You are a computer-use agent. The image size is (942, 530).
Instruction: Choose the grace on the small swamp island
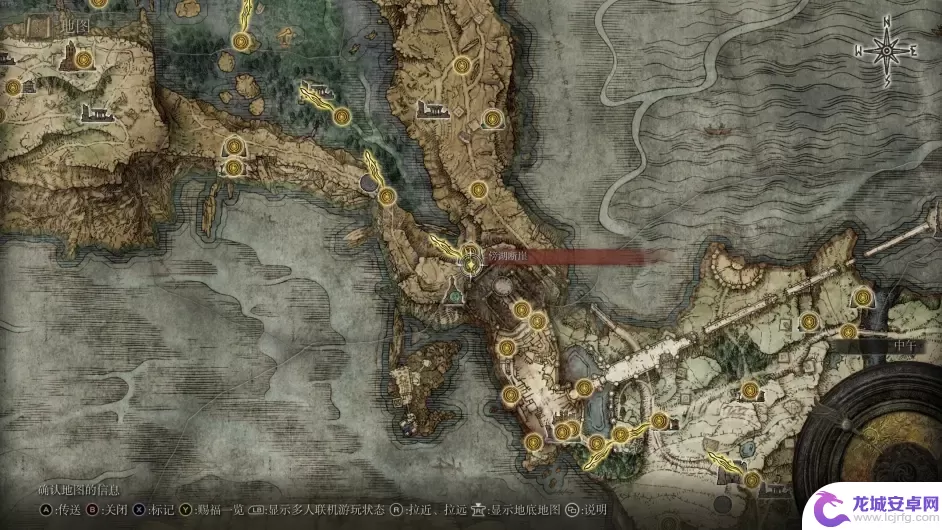tap(342, 117)
